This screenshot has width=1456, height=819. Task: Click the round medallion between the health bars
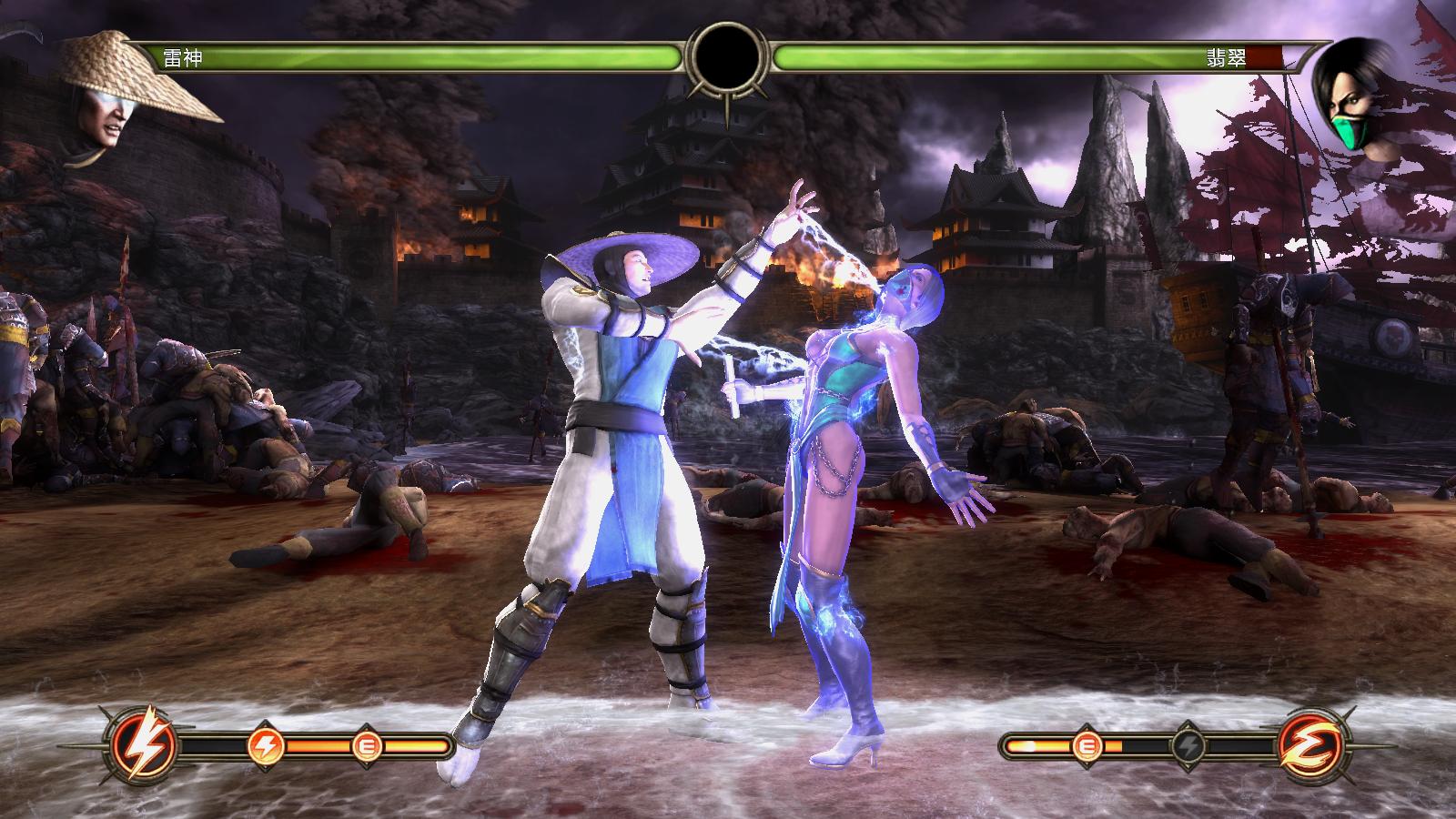(x=725, y=56)
